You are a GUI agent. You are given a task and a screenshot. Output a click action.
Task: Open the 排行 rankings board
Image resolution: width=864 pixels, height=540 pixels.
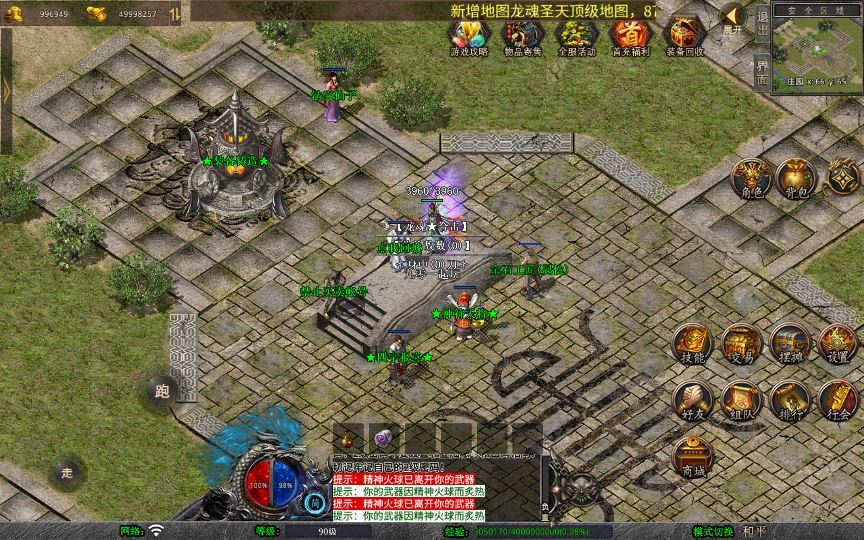pyautogui.click(x=789, y=399)
